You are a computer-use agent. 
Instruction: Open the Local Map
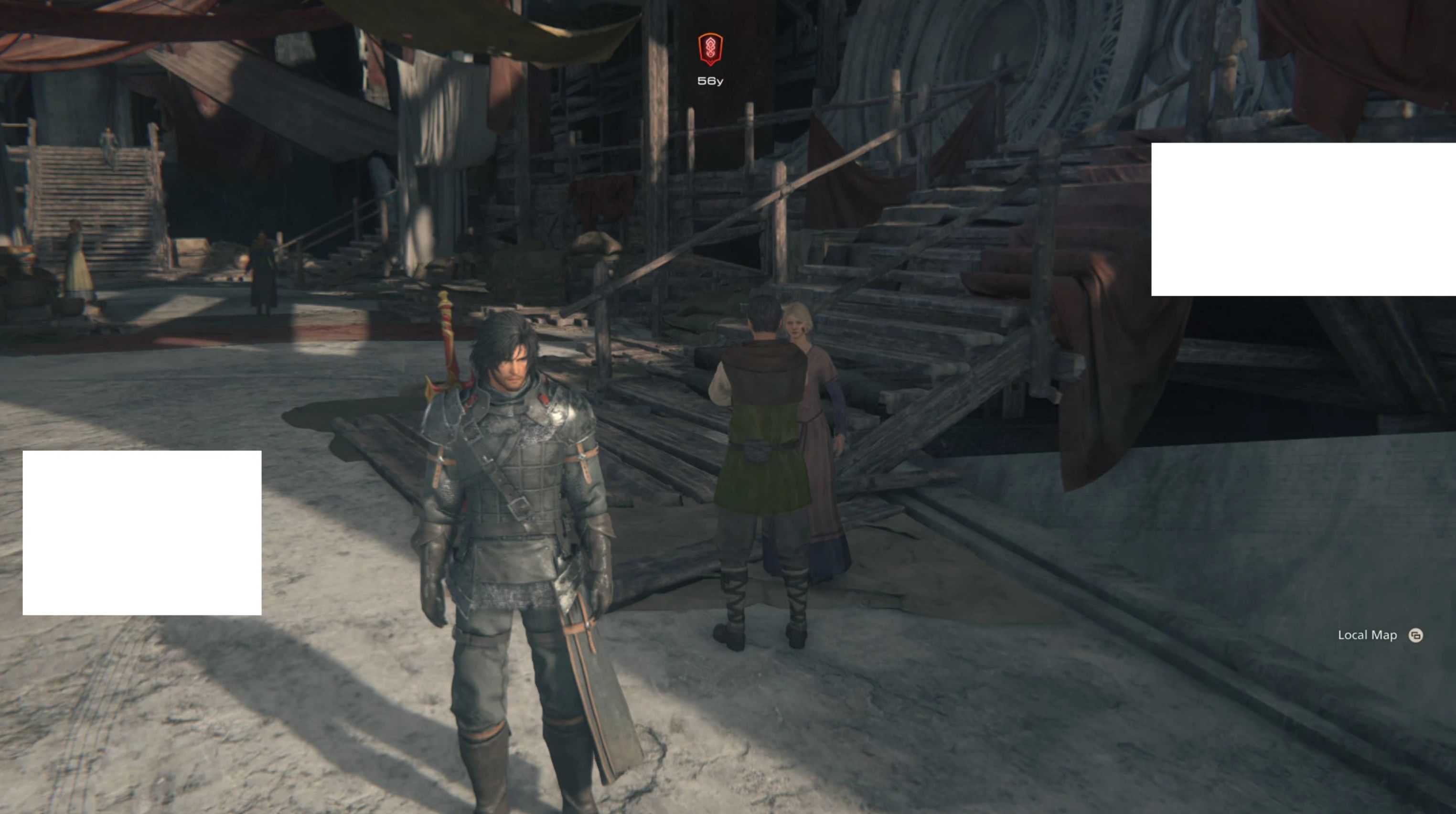1415,635
